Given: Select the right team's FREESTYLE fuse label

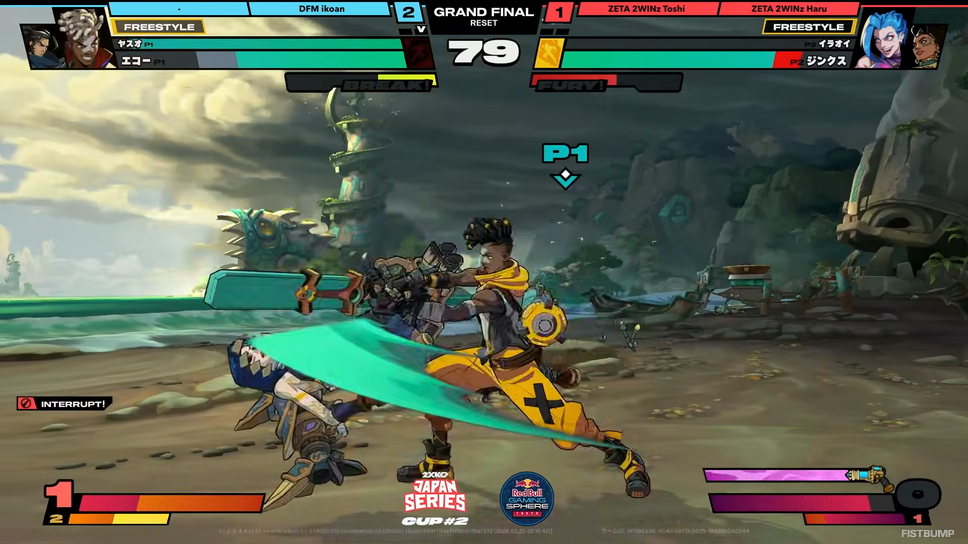Looking at the screenshot, I should coord(808,27).
